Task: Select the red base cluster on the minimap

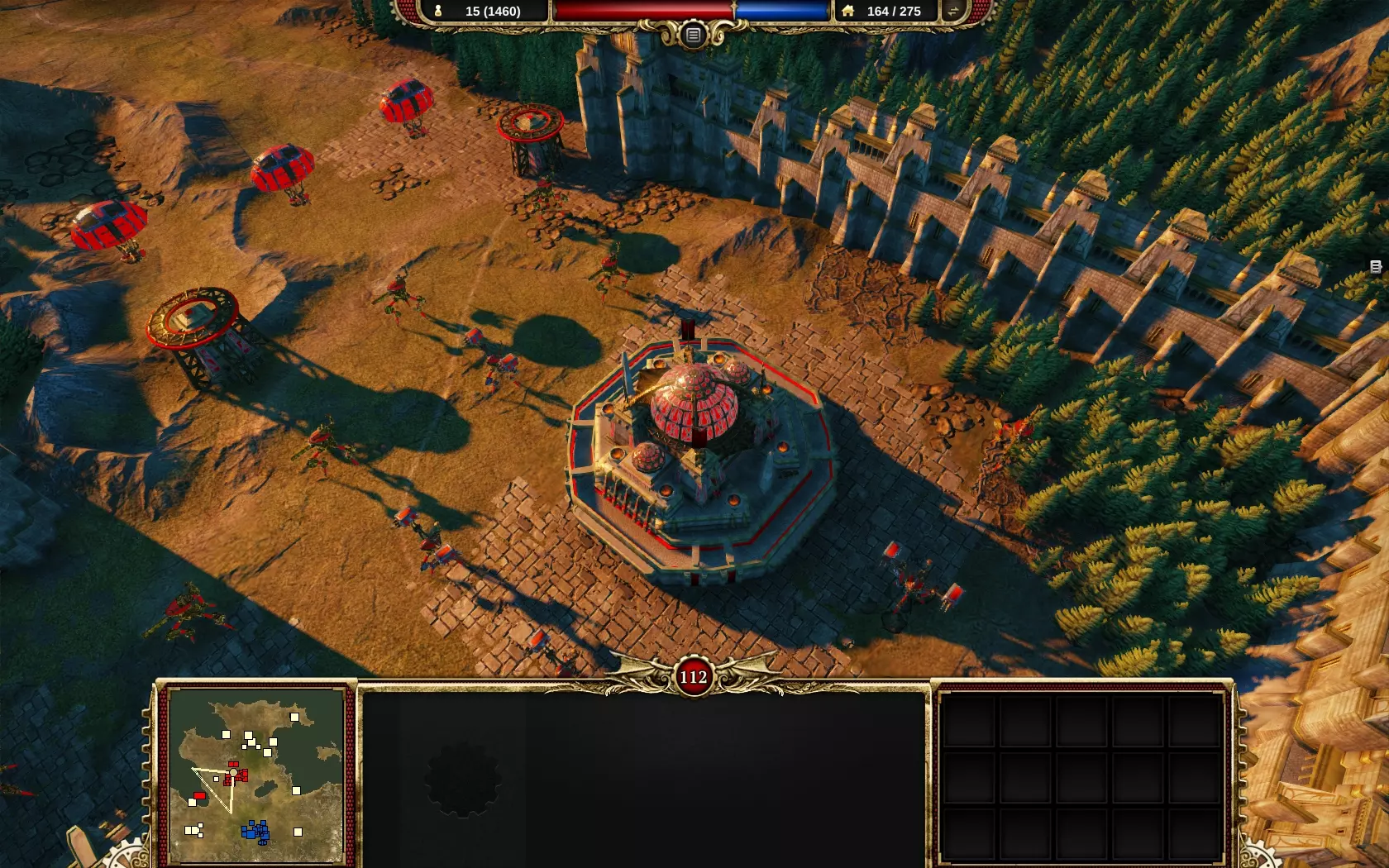Action: [236, 774]
